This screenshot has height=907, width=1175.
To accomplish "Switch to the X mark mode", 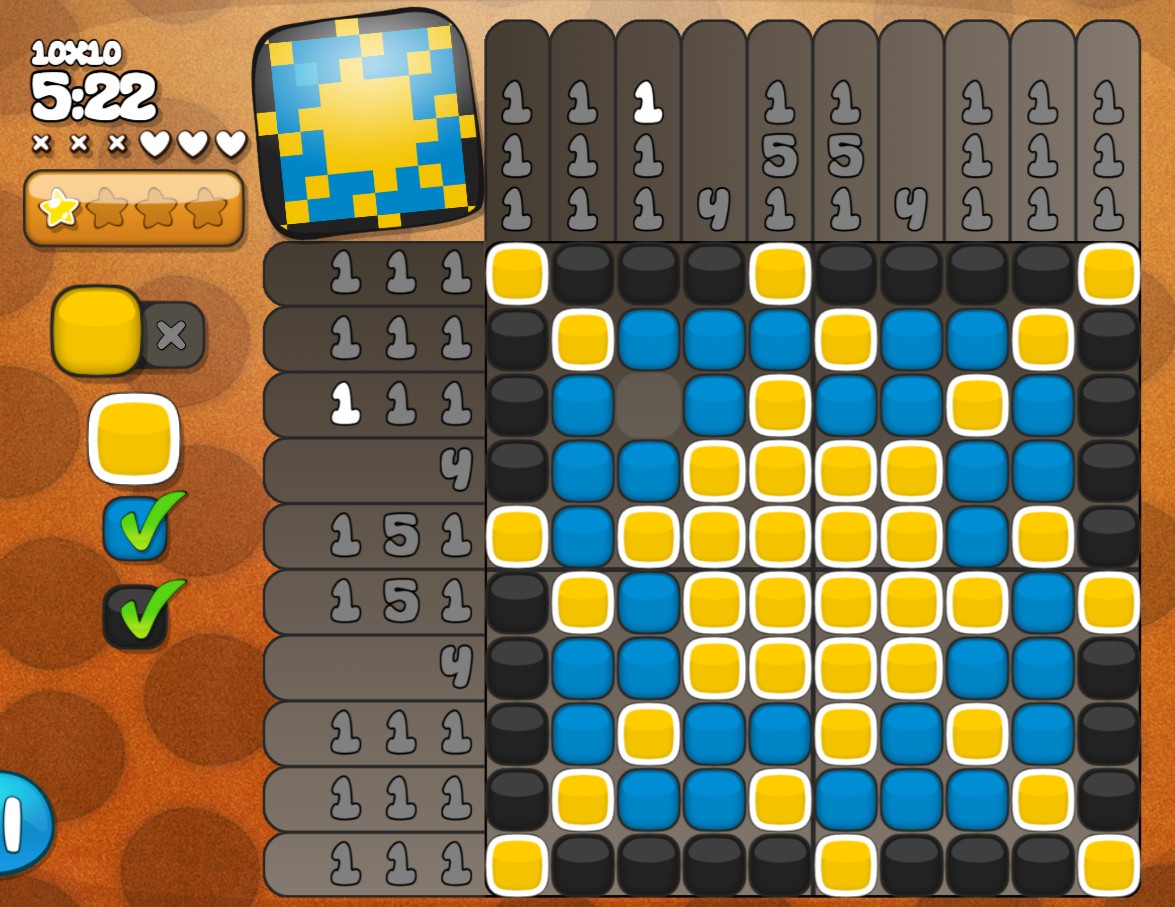I will click(x=172, y=335).
